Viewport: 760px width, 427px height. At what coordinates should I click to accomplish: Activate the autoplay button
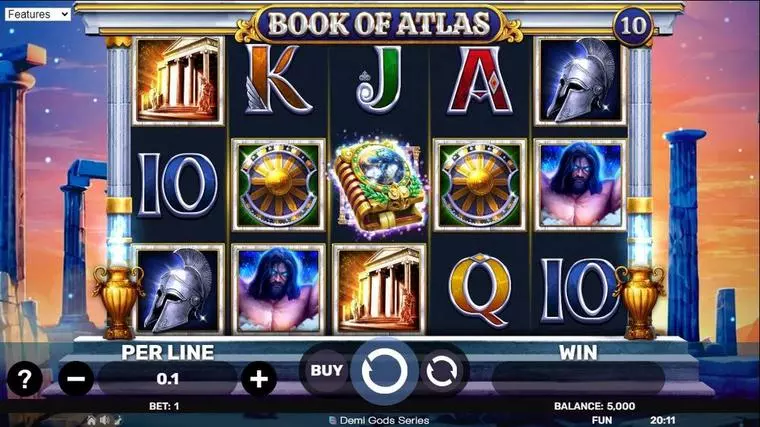pos(440,372)
